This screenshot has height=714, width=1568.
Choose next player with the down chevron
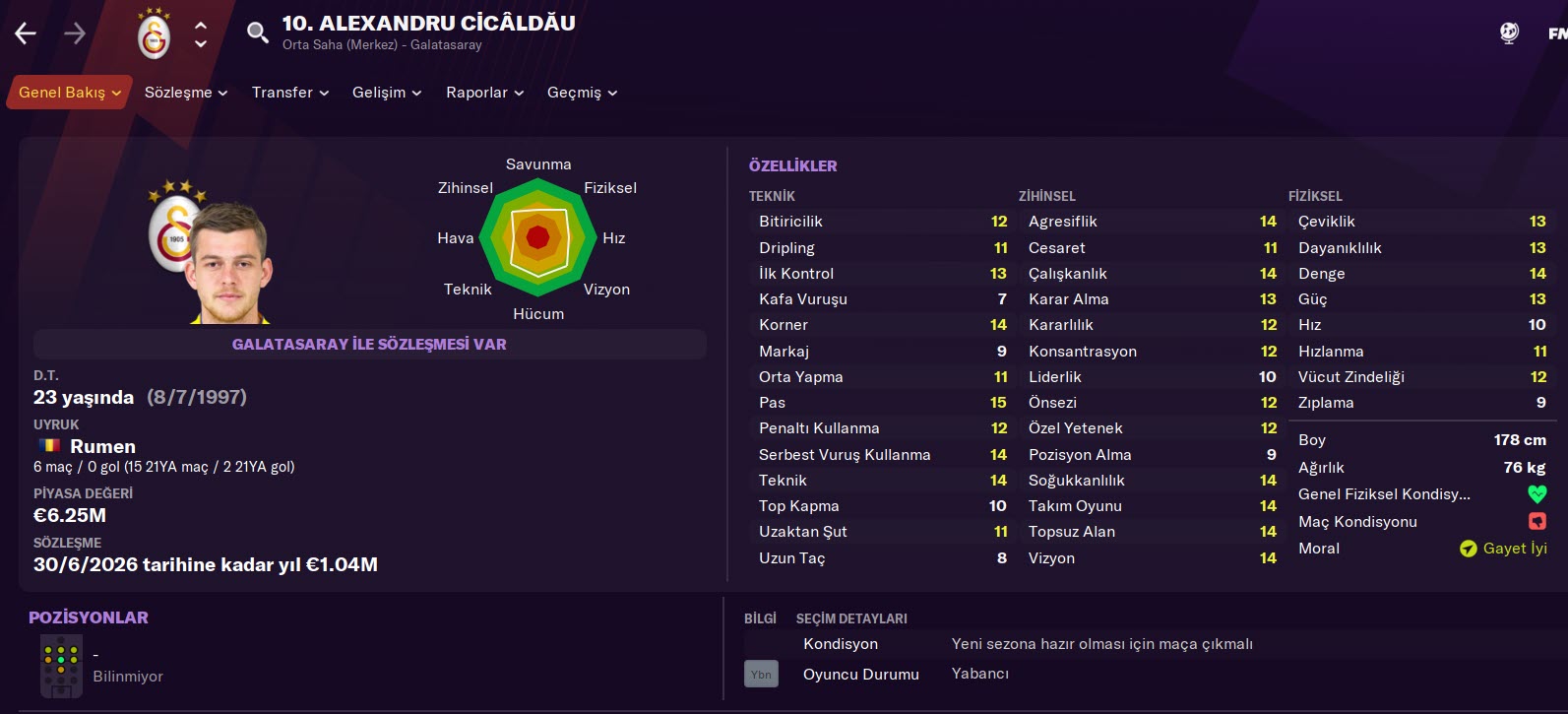[201, 44]
